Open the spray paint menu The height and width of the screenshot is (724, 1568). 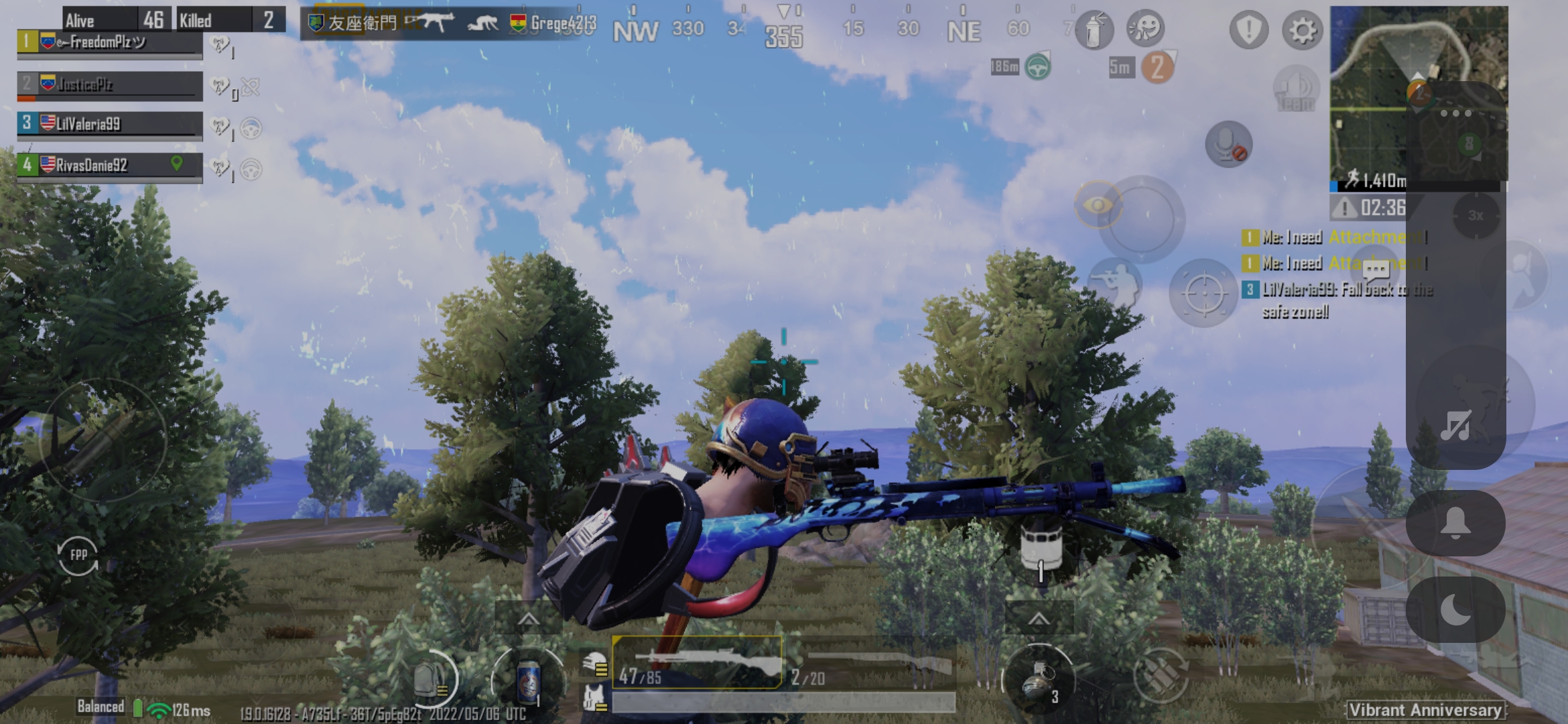pos(1094,30)
